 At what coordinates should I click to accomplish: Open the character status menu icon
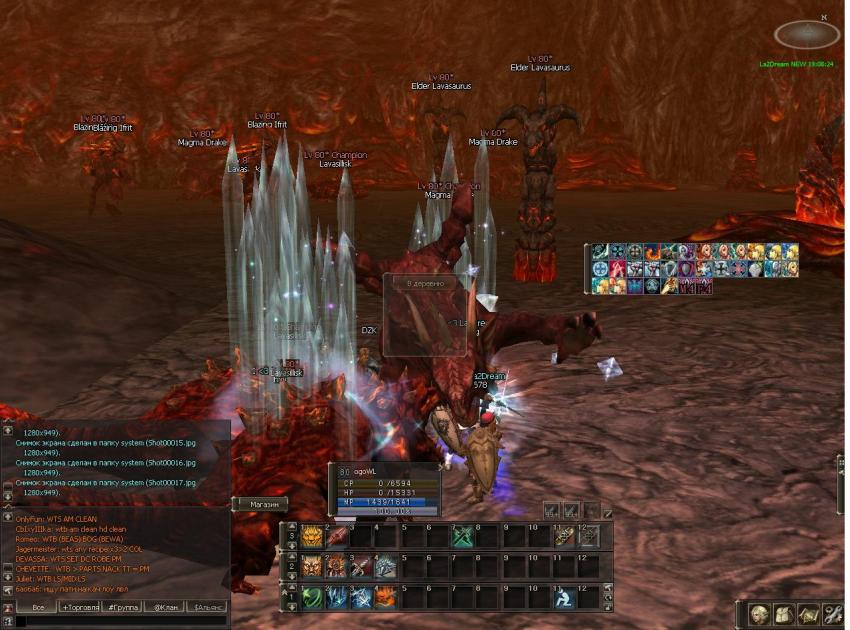pyautogui.click(x=760, y=614)
